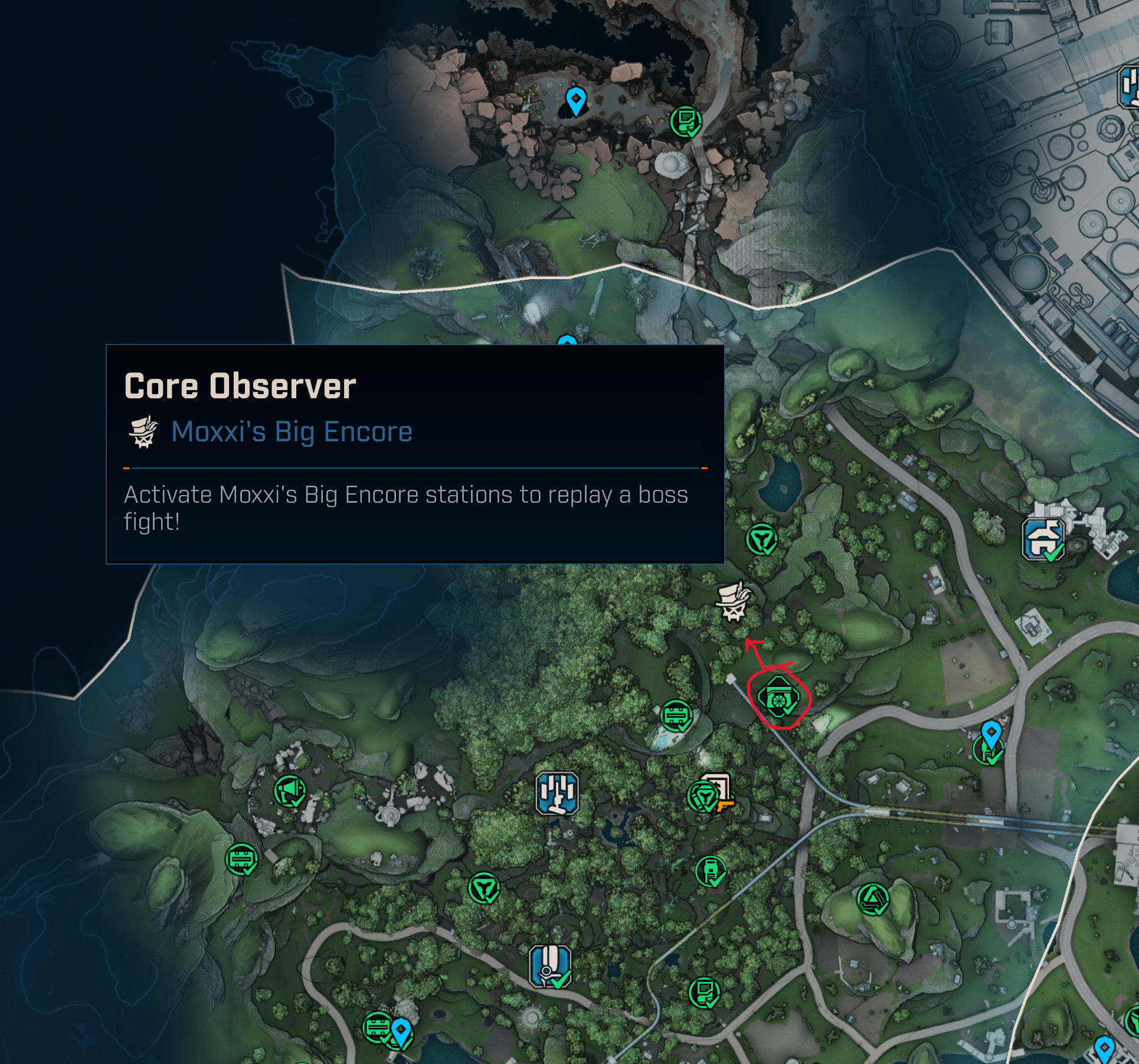Open the blue house marker with checkmark

click(1043, 538)
